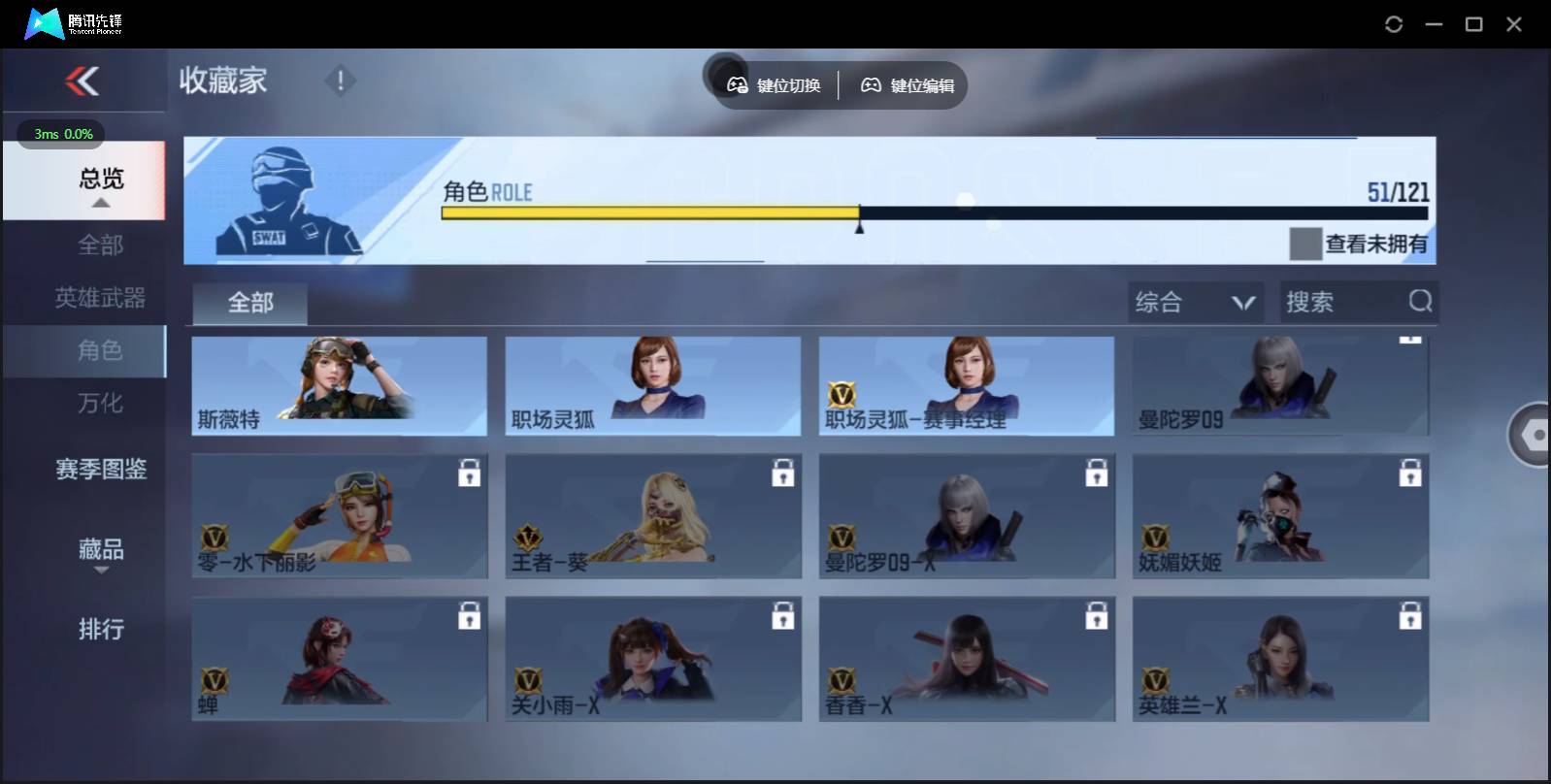Open the 综合 sorting dropdown
This screenshot has width=1551, height=784.
1196,302
